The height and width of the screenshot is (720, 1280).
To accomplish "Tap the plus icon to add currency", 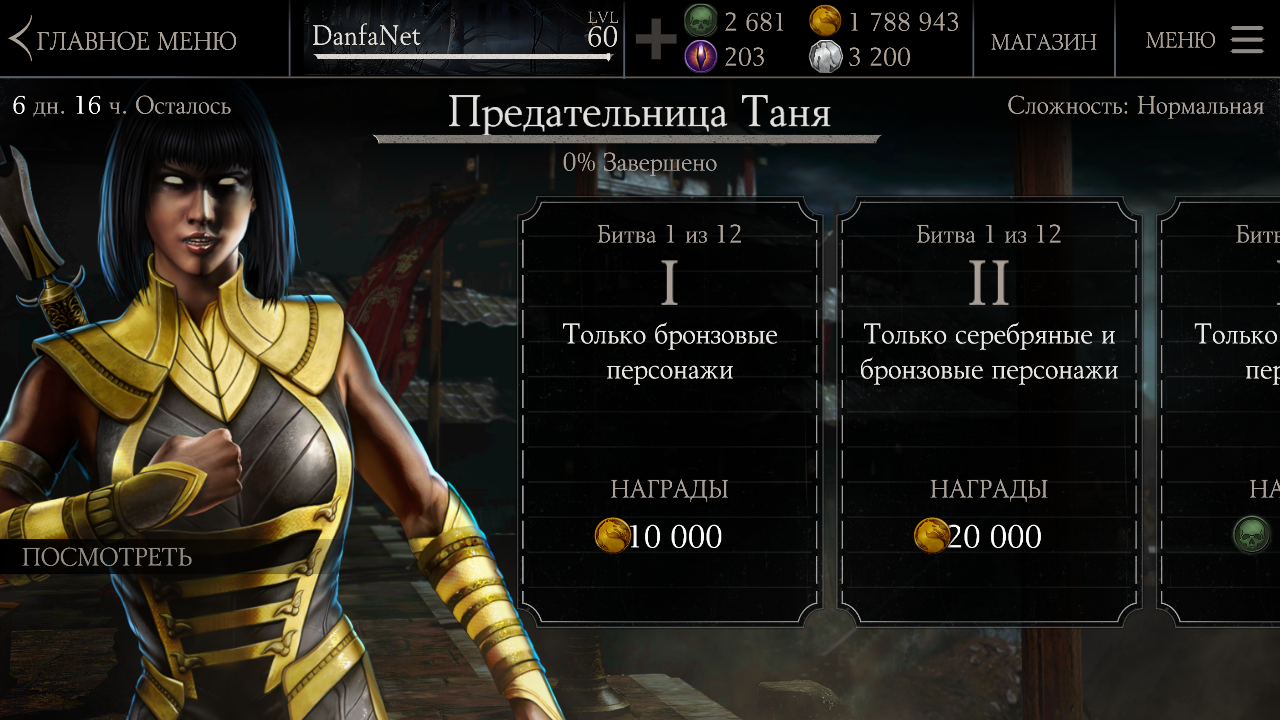I will tap(655, 40).
